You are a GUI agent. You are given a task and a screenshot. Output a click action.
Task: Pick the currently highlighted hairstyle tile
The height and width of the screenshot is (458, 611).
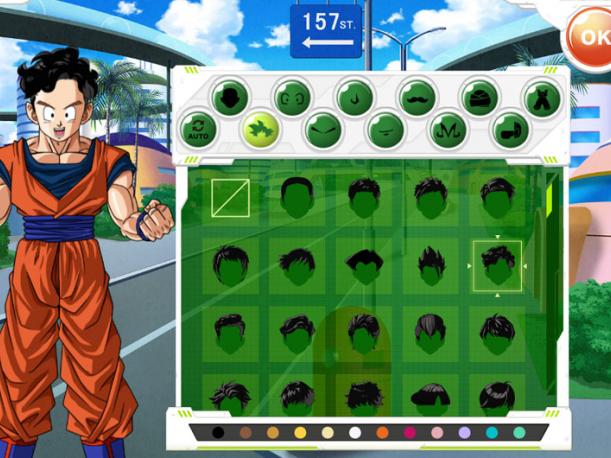point(497,266)
